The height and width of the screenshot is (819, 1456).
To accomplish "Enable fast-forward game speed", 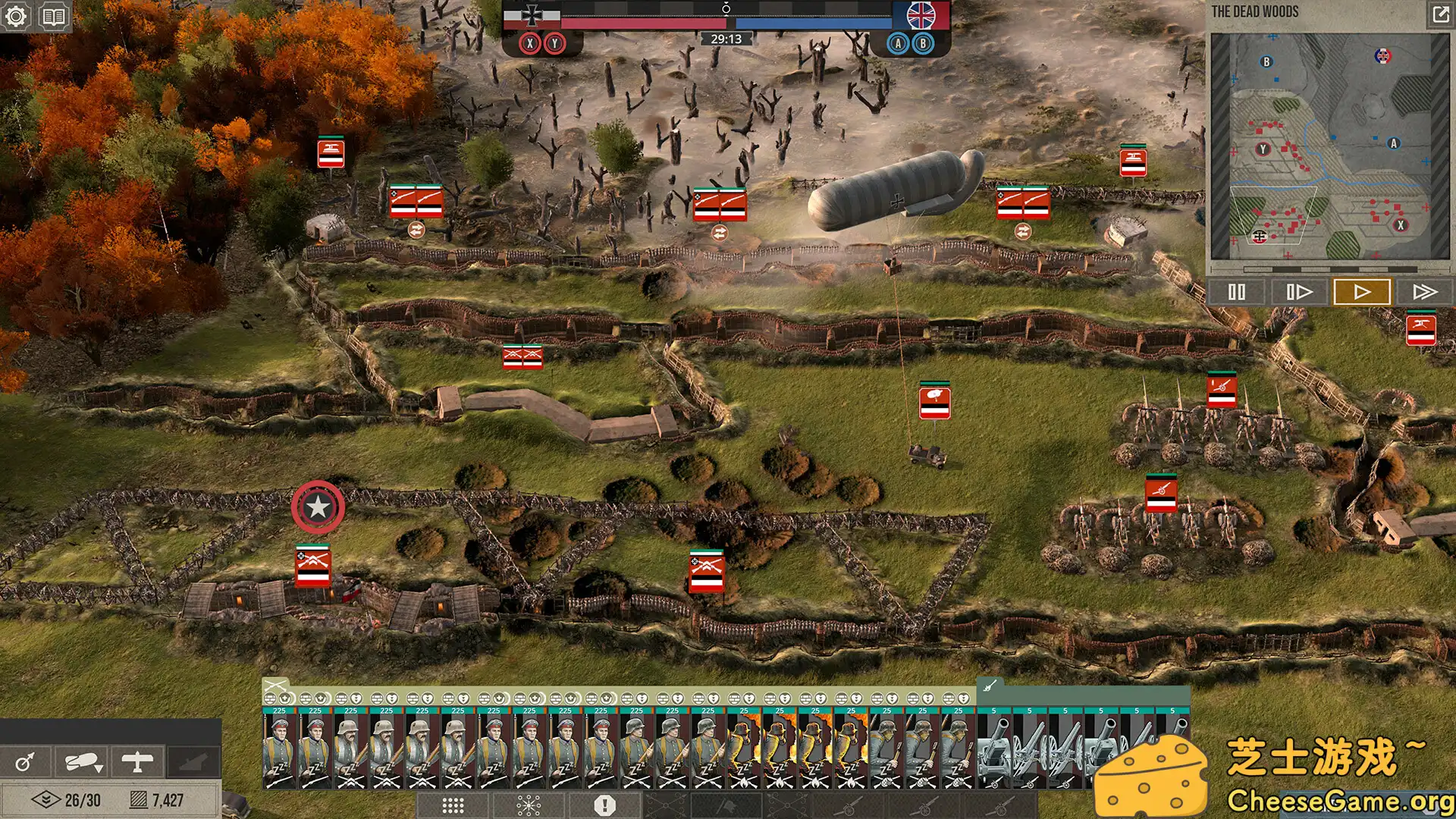I will pos(1423,290).
